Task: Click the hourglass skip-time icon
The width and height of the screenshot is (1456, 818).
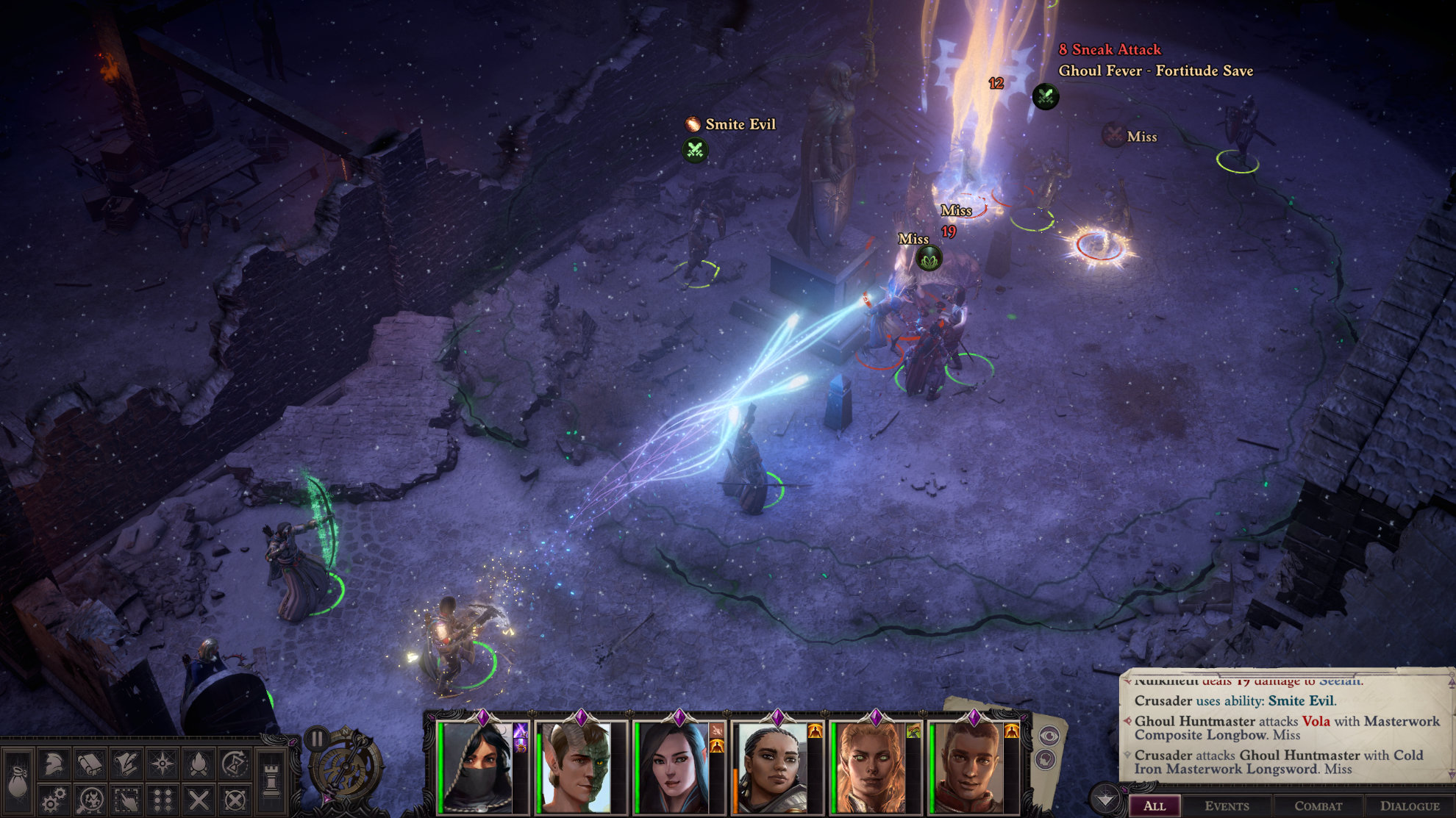Action: 234,764
